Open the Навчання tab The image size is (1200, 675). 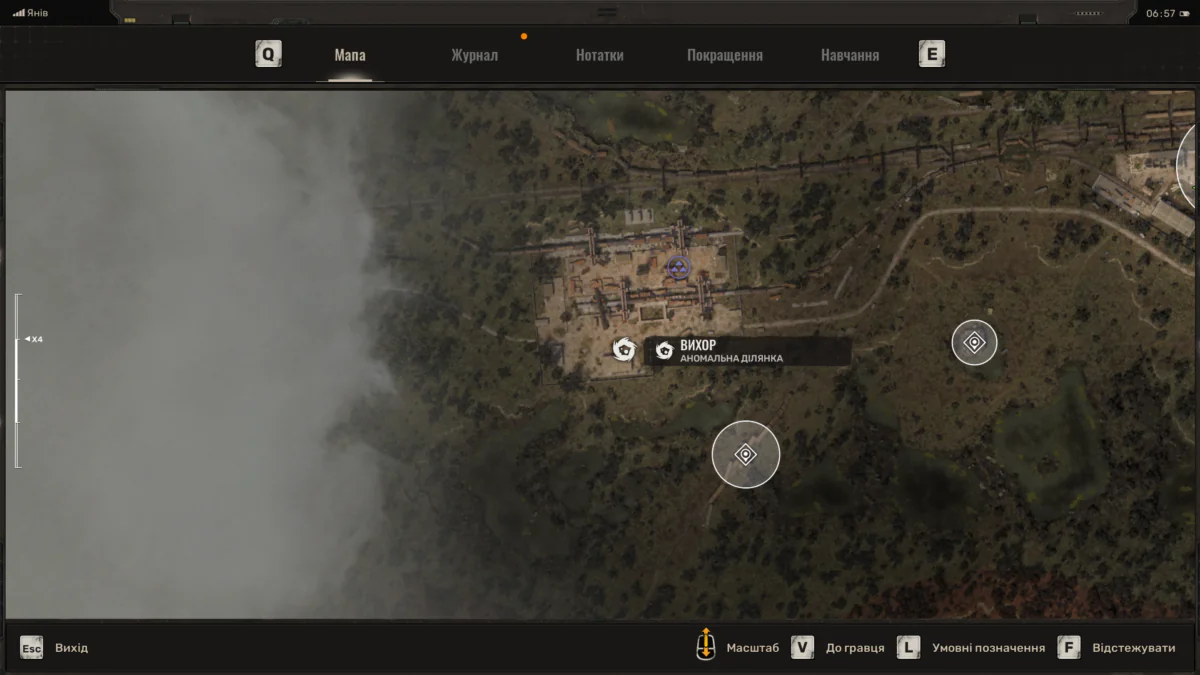[849, 55]
